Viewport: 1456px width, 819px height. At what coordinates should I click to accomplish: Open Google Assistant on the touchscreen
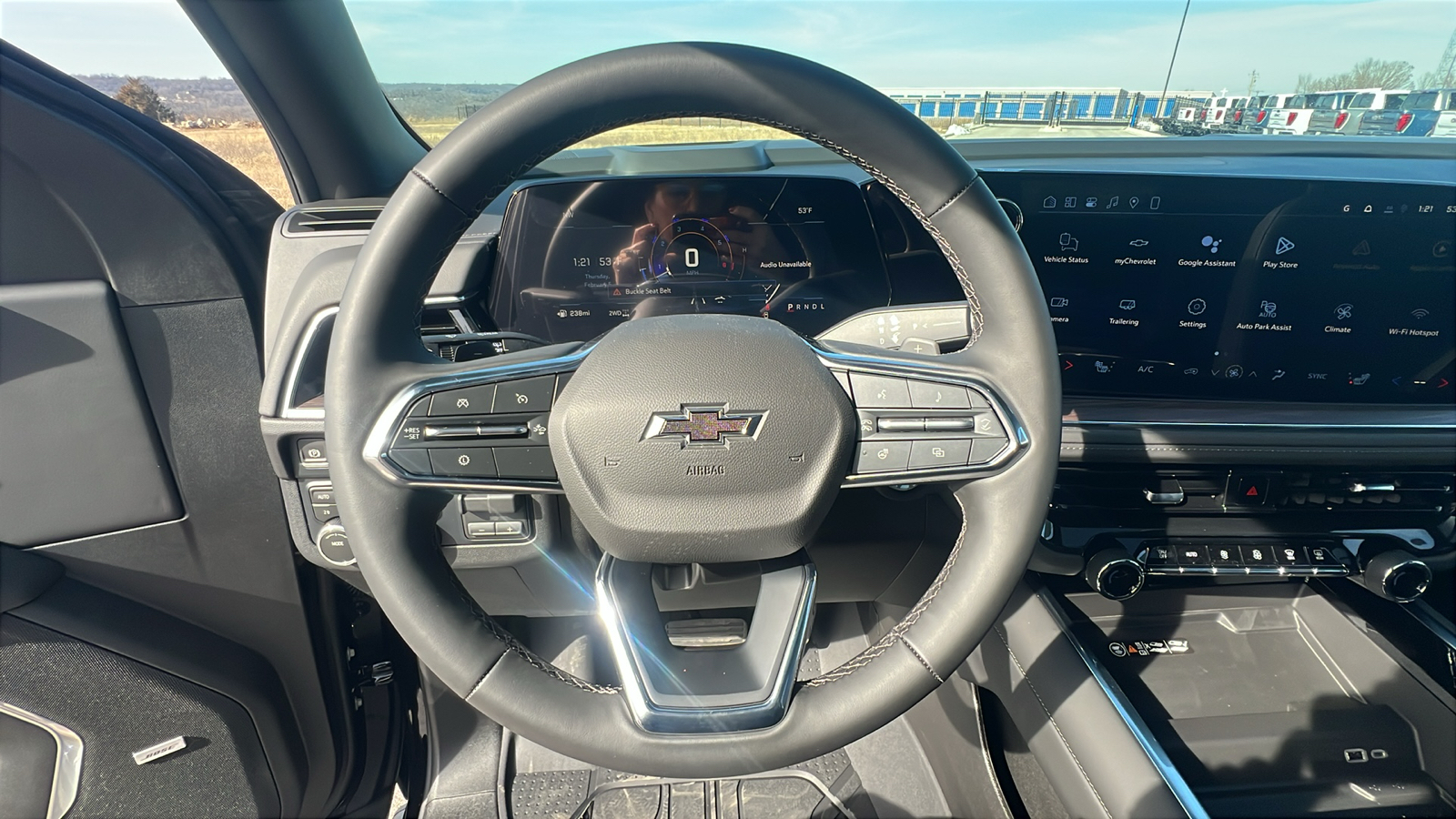(x=1210, y=245)
